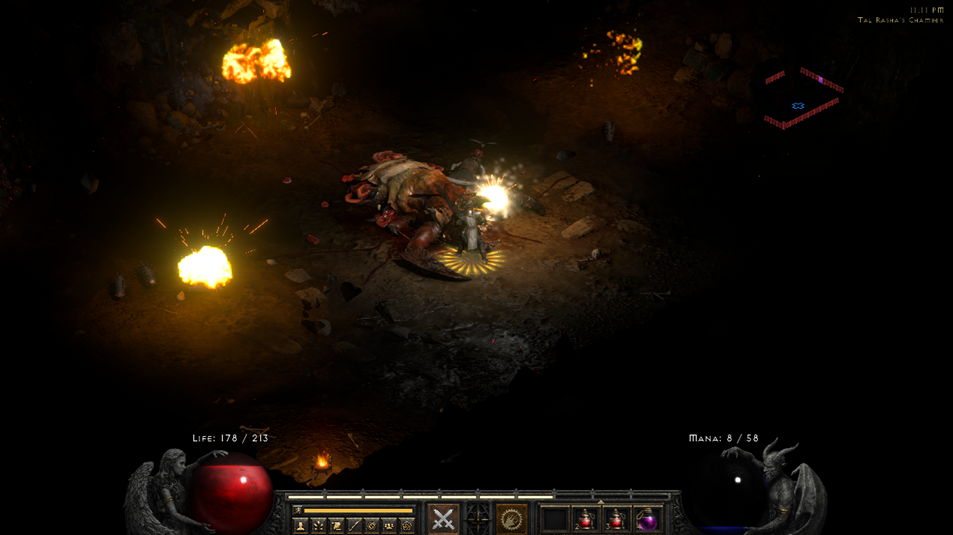Drink the red healing potion labeled 2
The width and height of the screenshot is (953, 535).
tap(585, 519)
